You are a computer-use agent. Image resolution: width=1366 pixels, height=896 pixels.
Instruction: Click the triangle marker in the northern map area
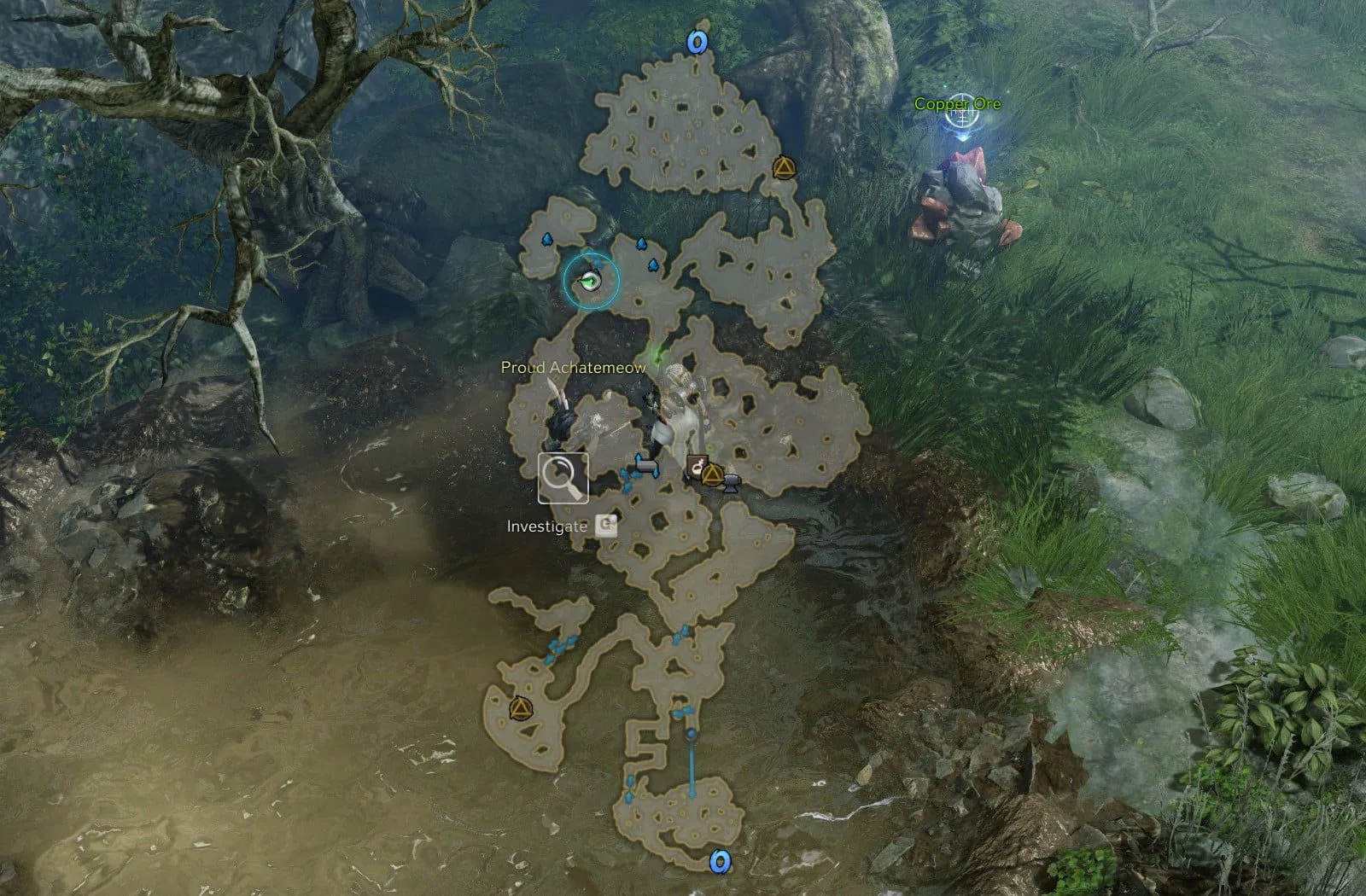(781, 167)
